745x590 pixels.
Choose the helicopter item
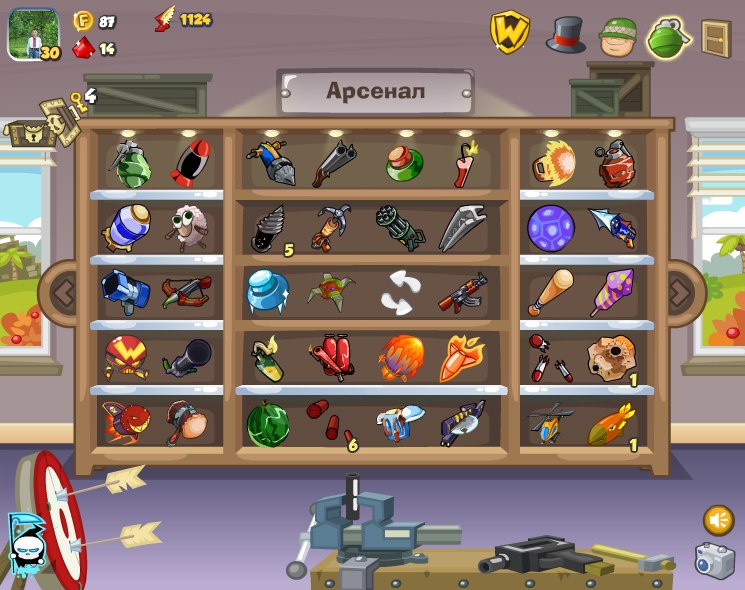point(551,424)
